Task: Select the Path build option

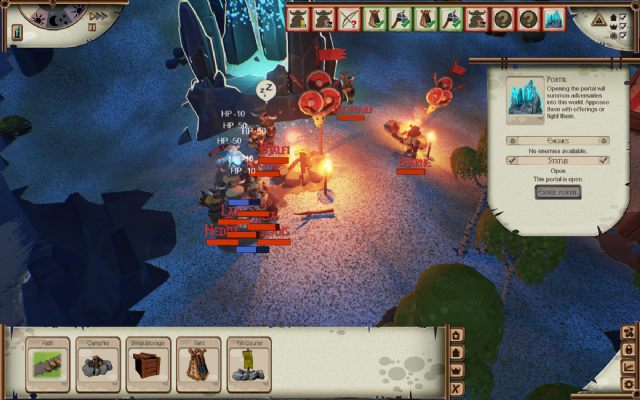Action: 47,365
